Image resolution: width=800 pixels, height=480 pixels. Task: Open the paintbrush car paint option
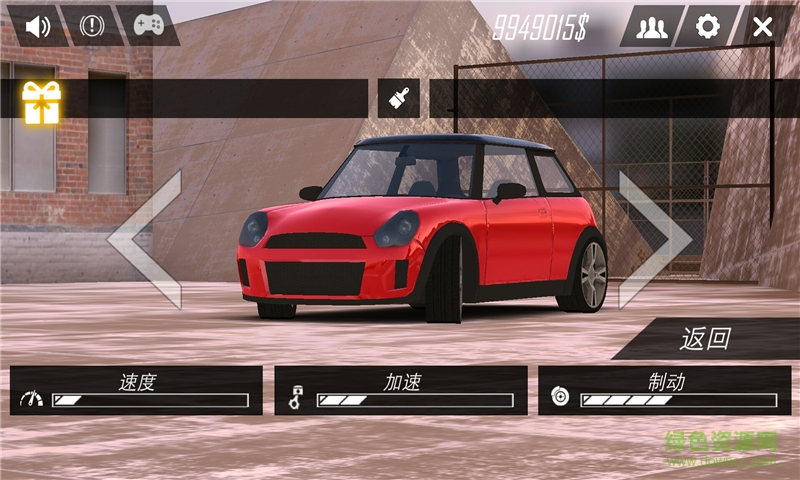pos(399,99)
